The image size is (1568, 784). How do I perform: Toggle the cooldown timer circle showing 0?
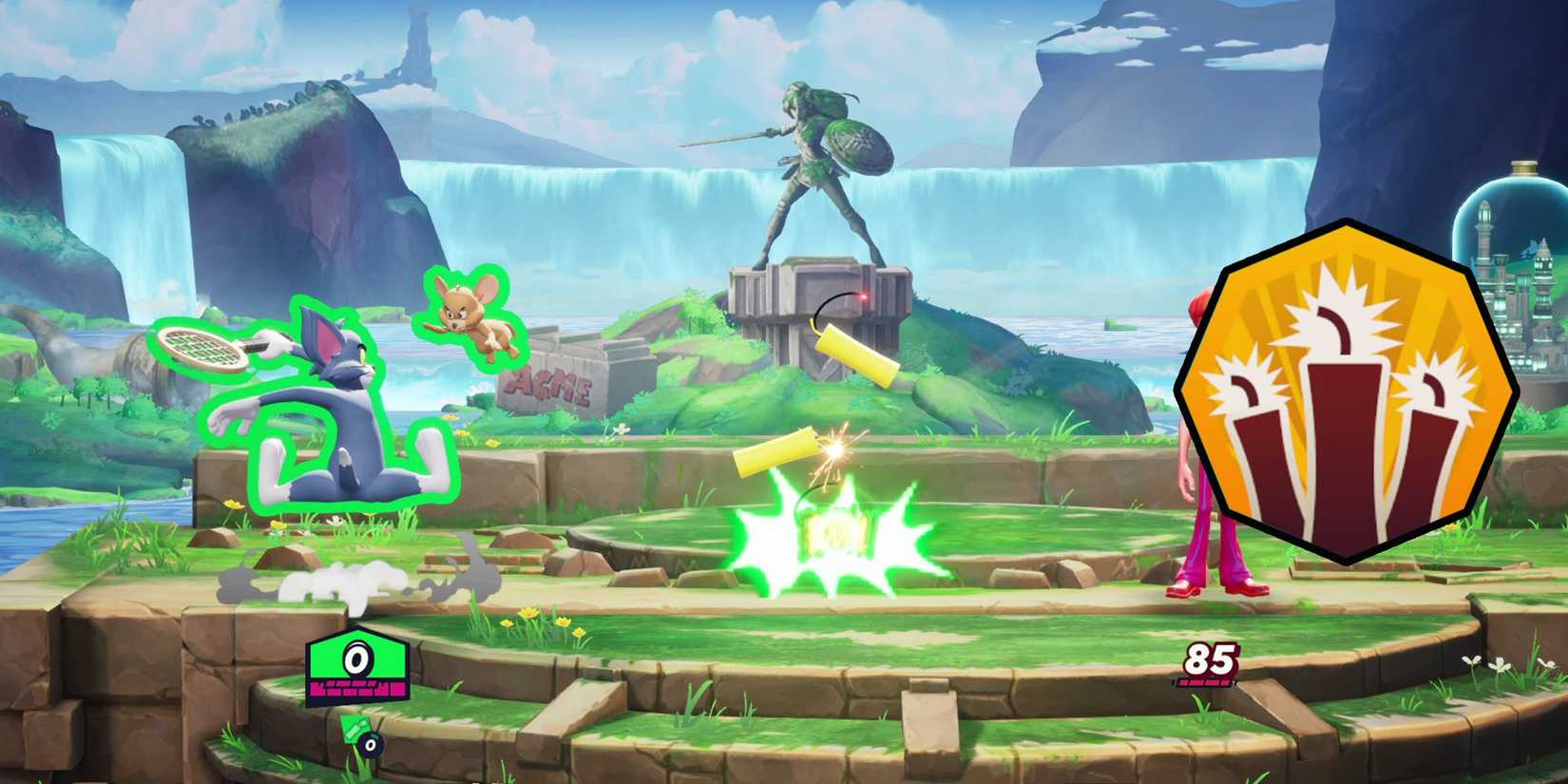pos(370,746)
